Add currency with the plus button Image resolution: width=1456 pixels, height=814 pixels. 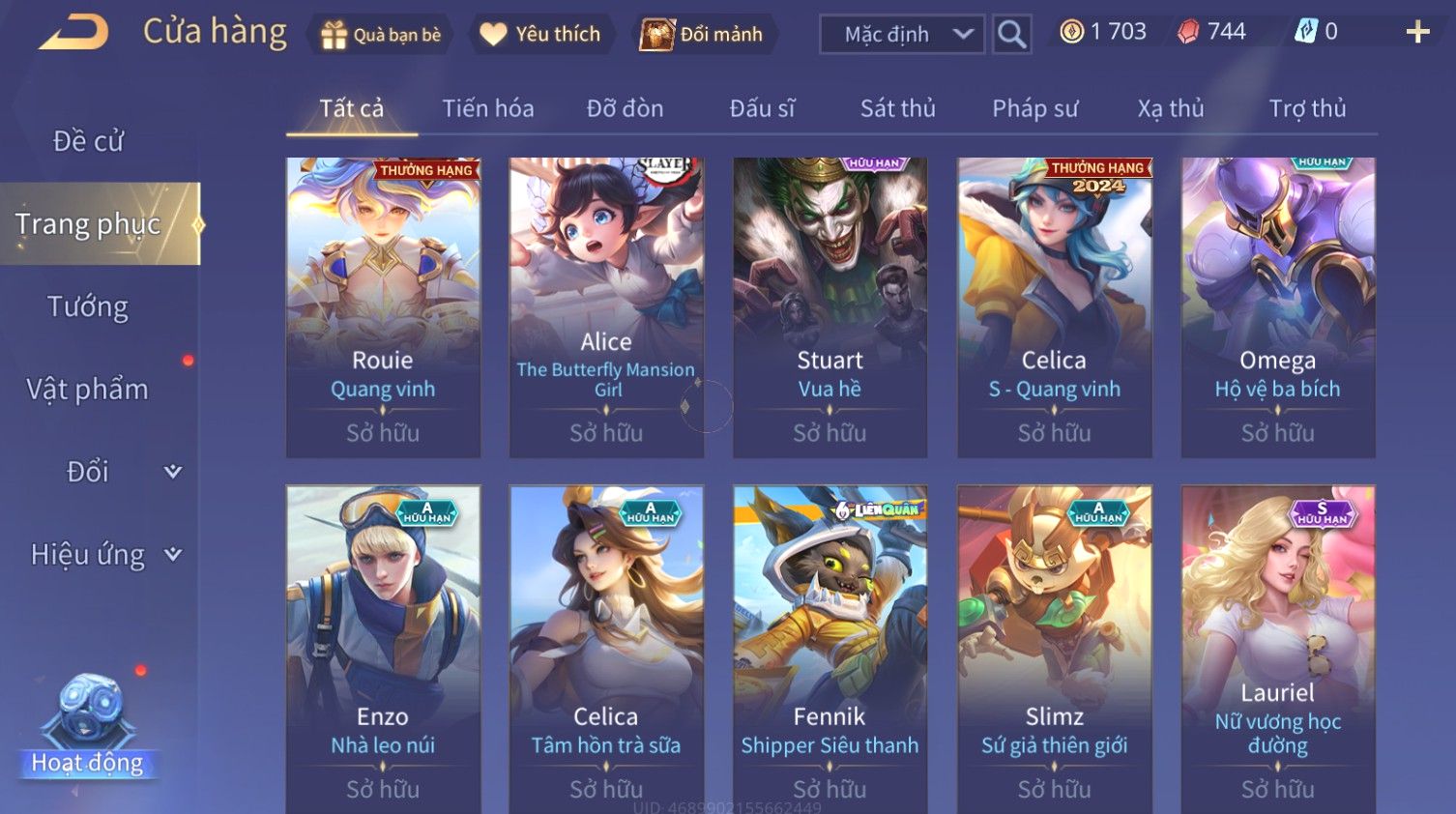point(1417,33)
